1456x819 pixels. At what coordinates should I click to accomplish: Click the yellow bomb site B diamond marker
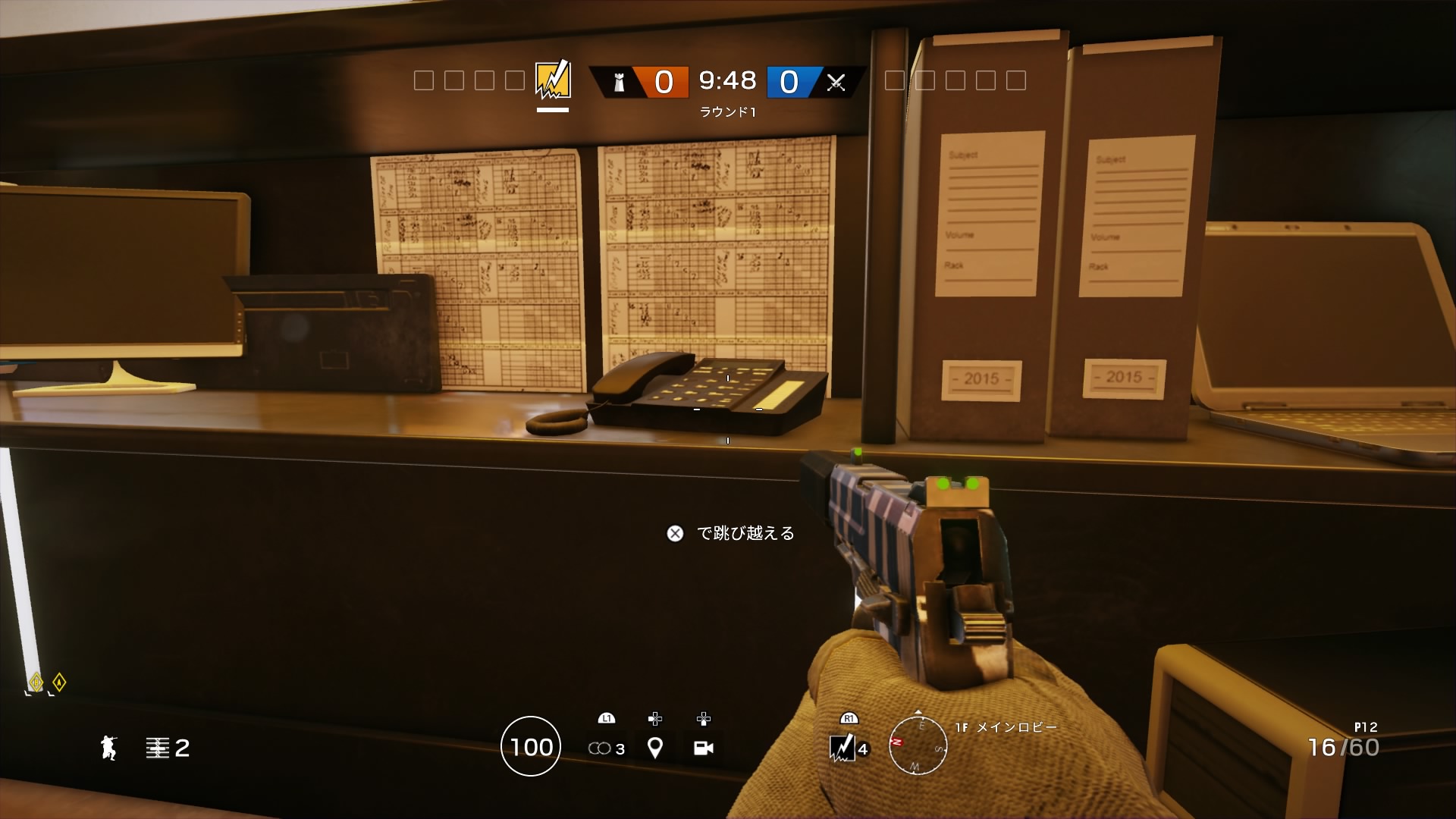point(36,682)
